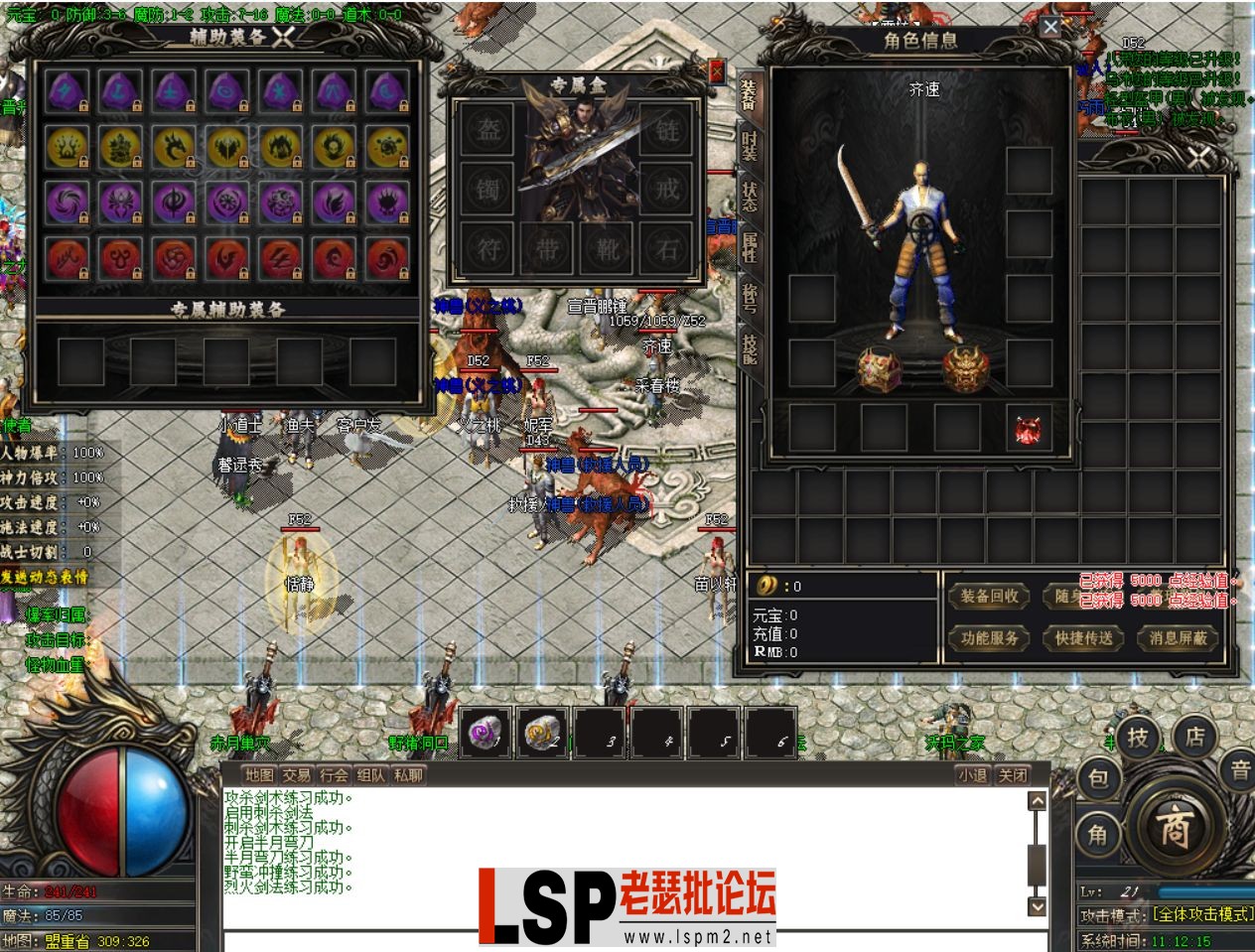Open the 行会 guild panel

coord(334,775)
